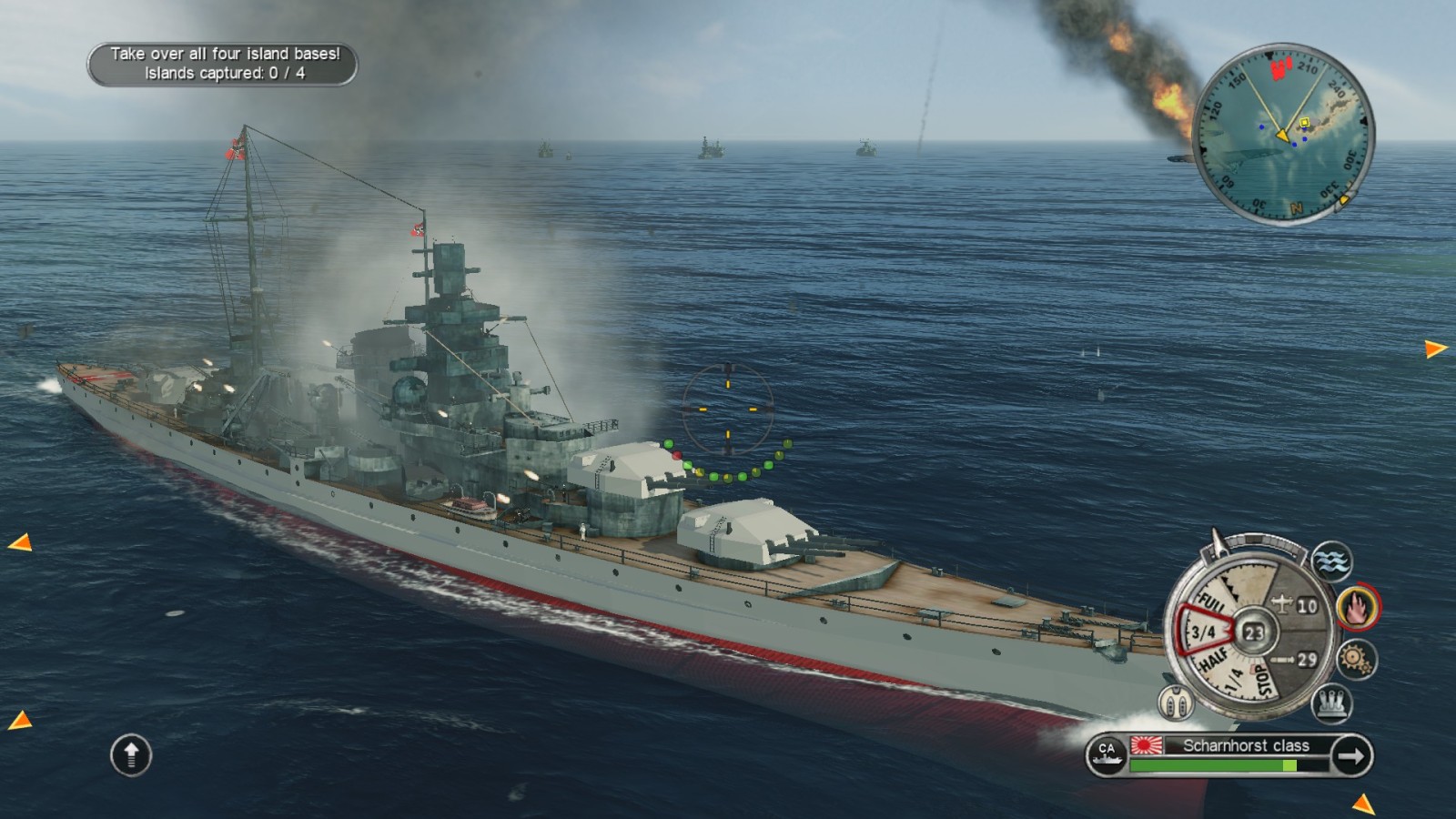Set engine telegraph to STOP
The width and height of the screenshot is (1456, 819).
(1262, 679)
